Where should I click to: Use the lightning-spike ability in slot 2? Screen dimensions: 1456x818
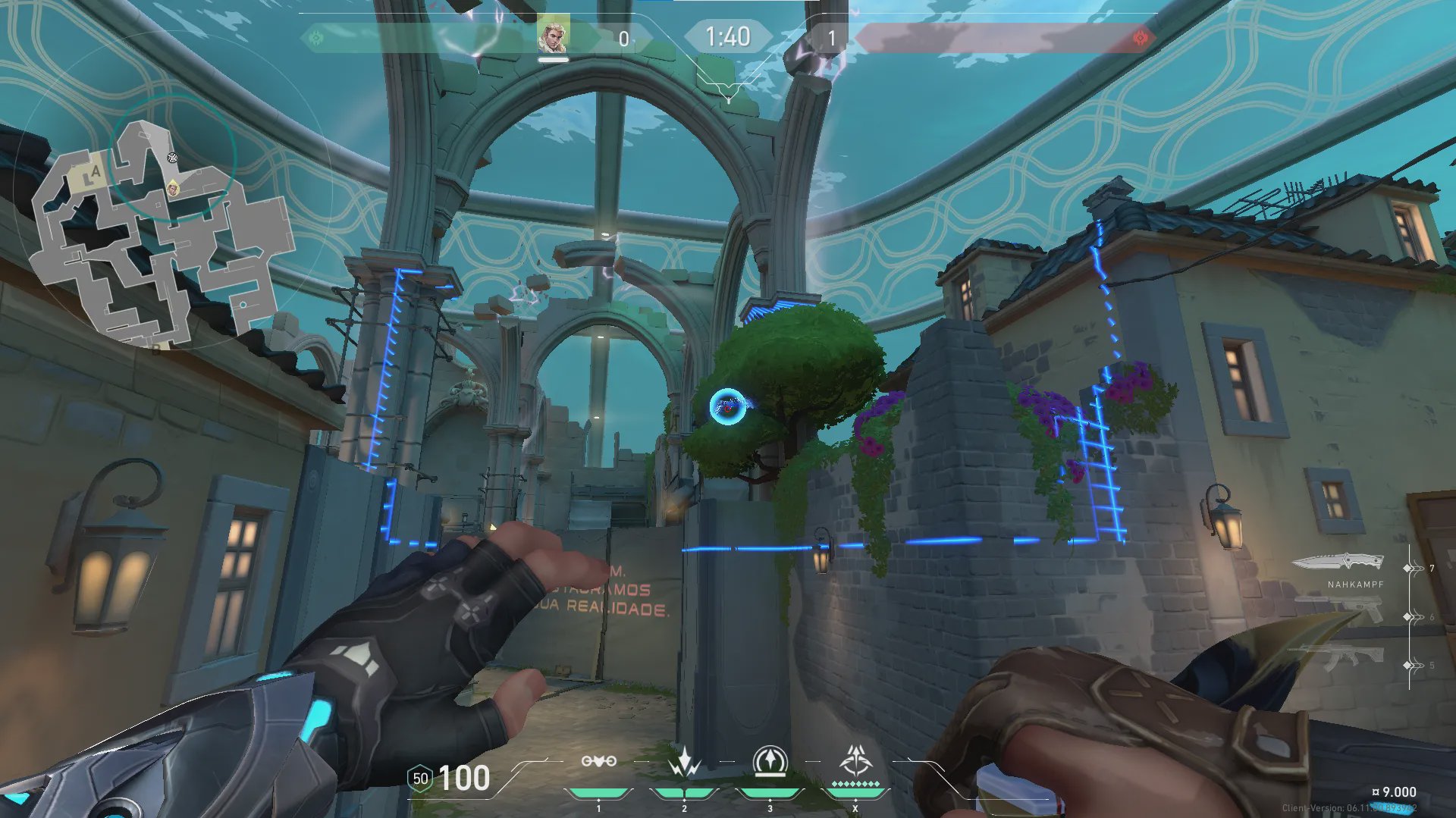[x=684, y=762]
